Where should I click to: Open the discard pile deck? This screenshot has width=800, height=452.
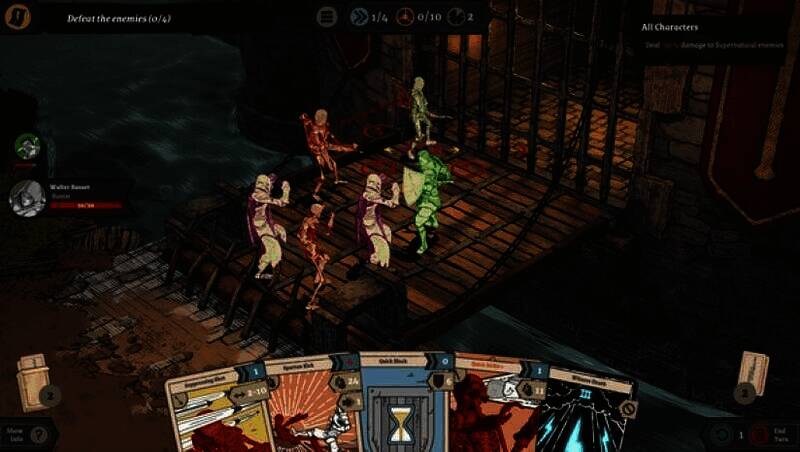click(x=751, y=377)
